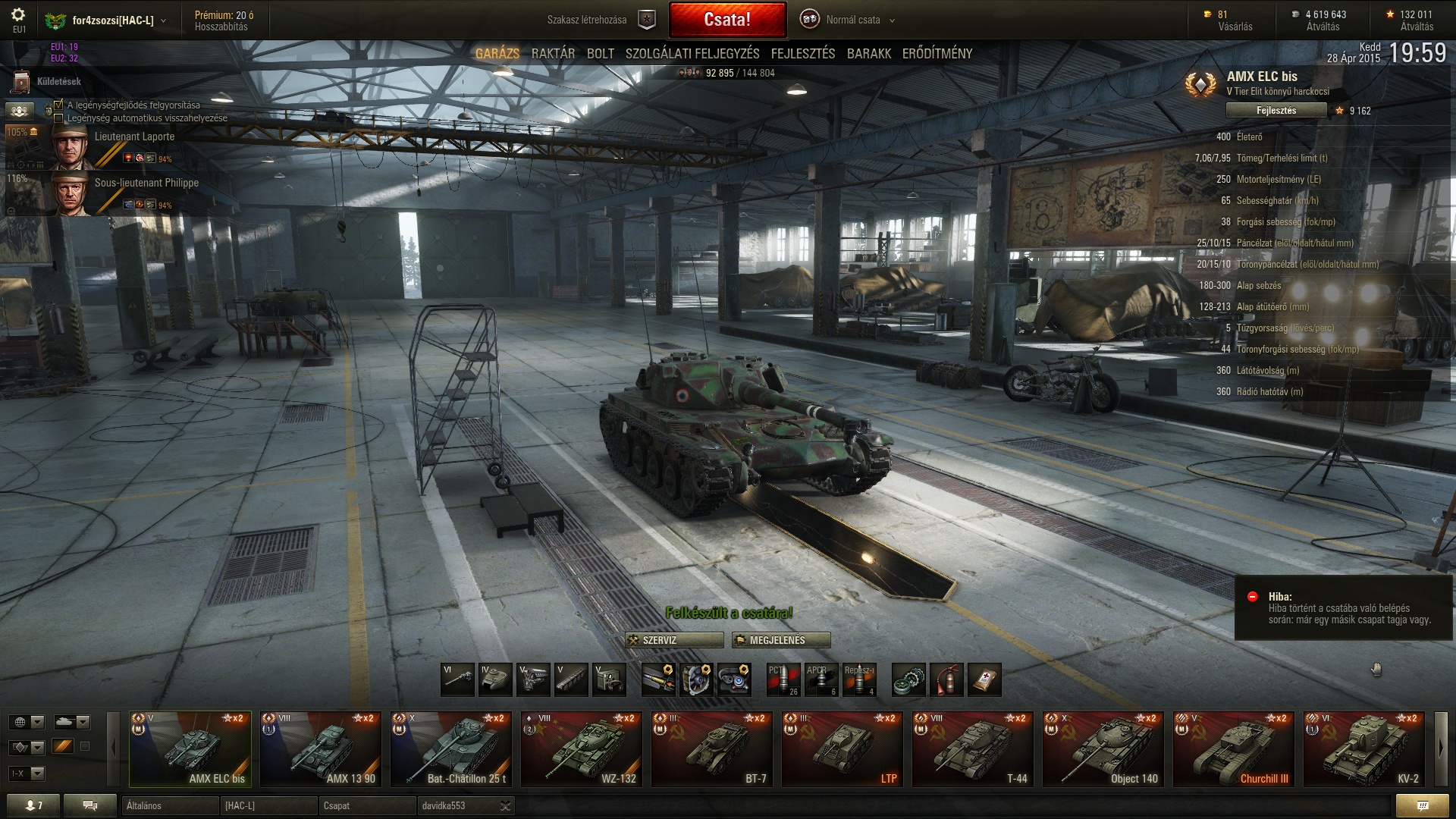Switch to the RAKTÁR tab
The width and height of the screenshot is (1456, 819).
553,54
